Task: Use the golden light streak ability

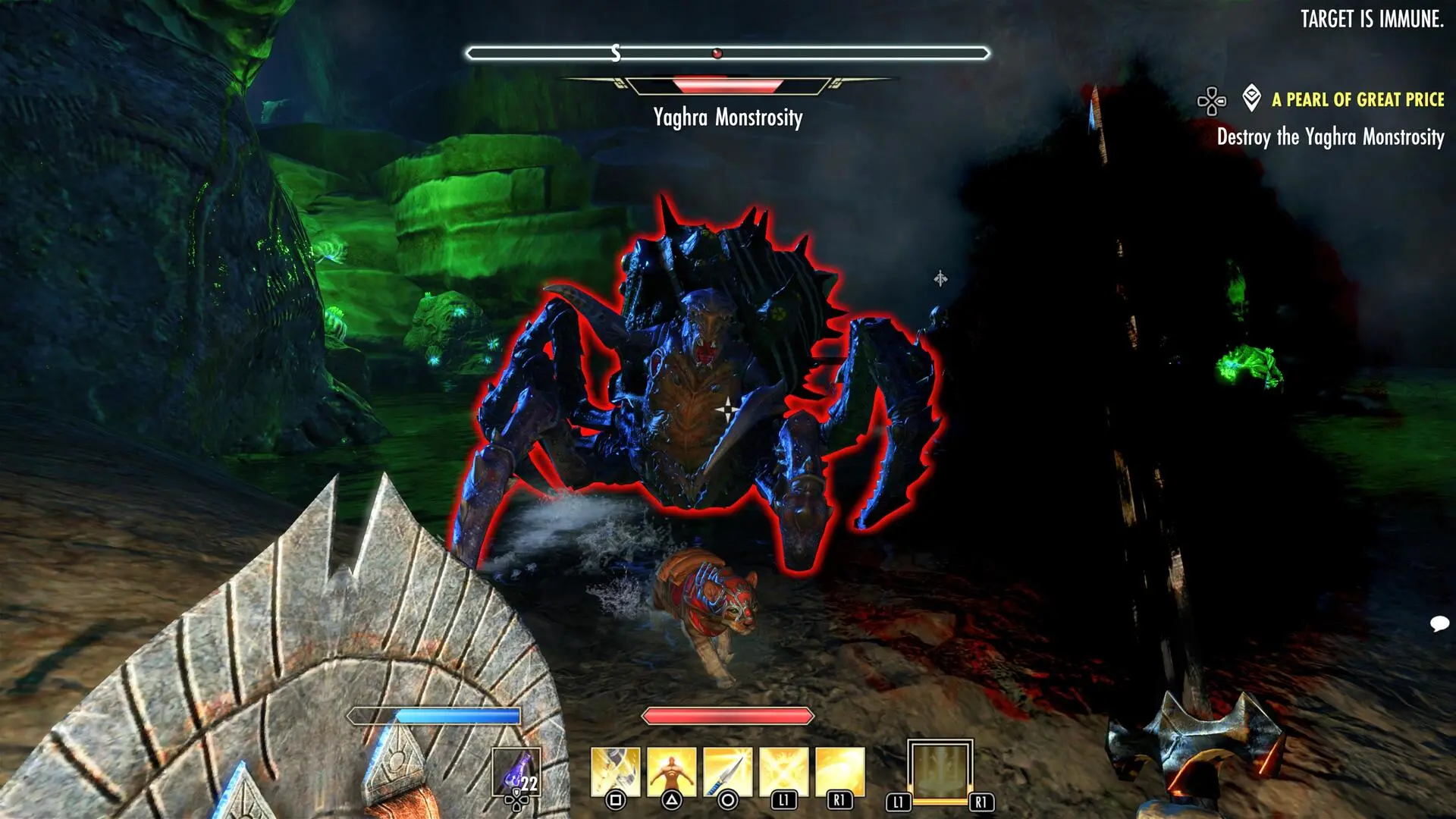Action: tap(839, 772)
